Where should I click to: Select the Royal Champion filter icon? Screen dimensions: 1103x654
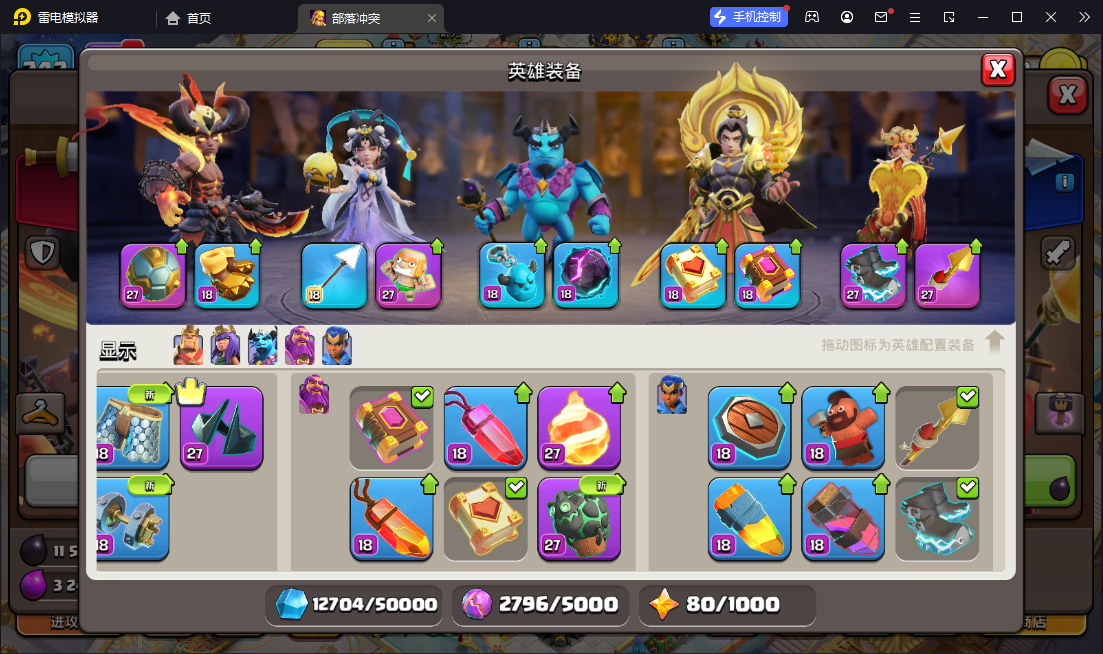(336, 347)
